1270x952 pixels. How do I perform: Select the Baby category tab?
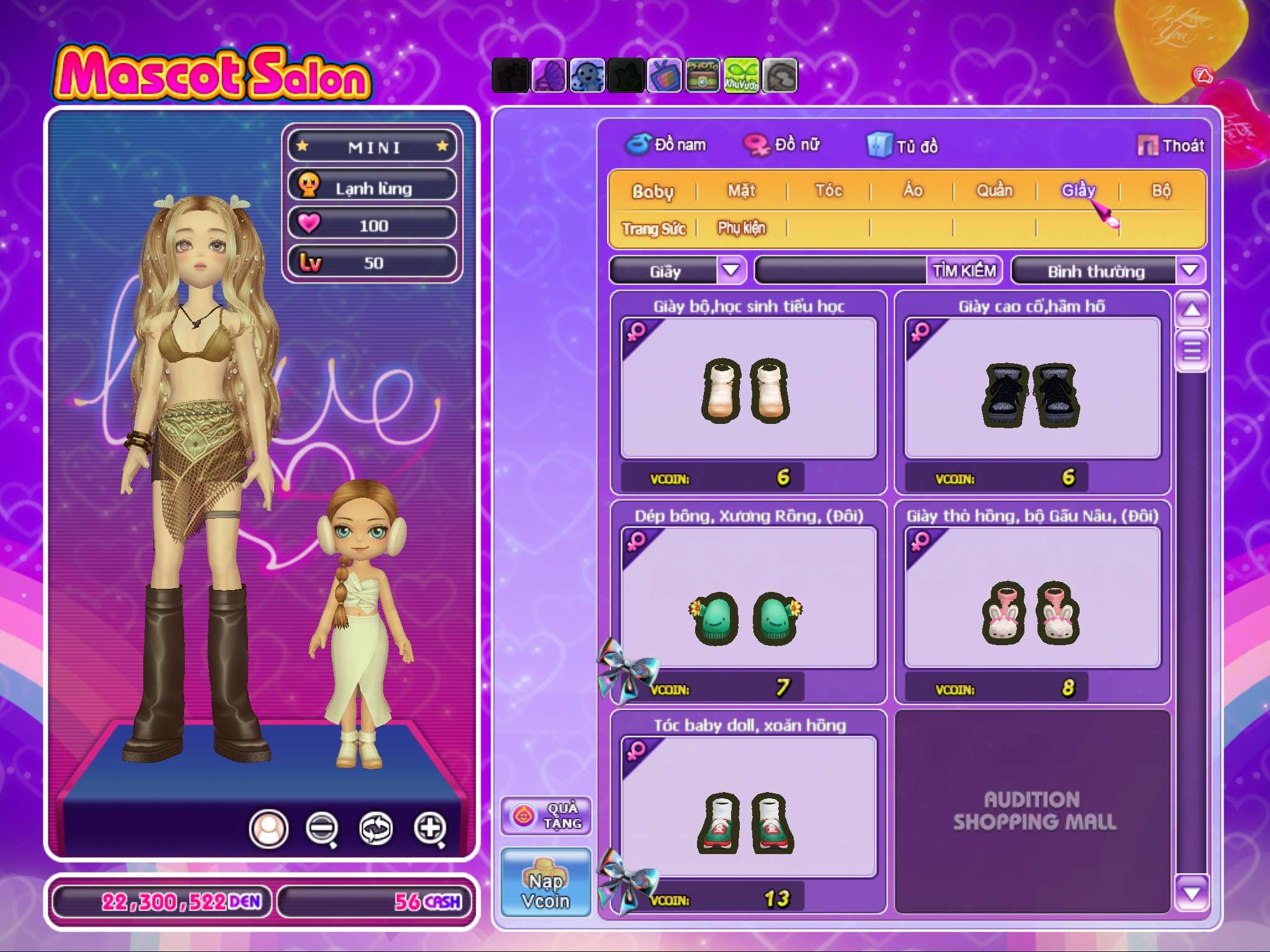tap(652, 191)
